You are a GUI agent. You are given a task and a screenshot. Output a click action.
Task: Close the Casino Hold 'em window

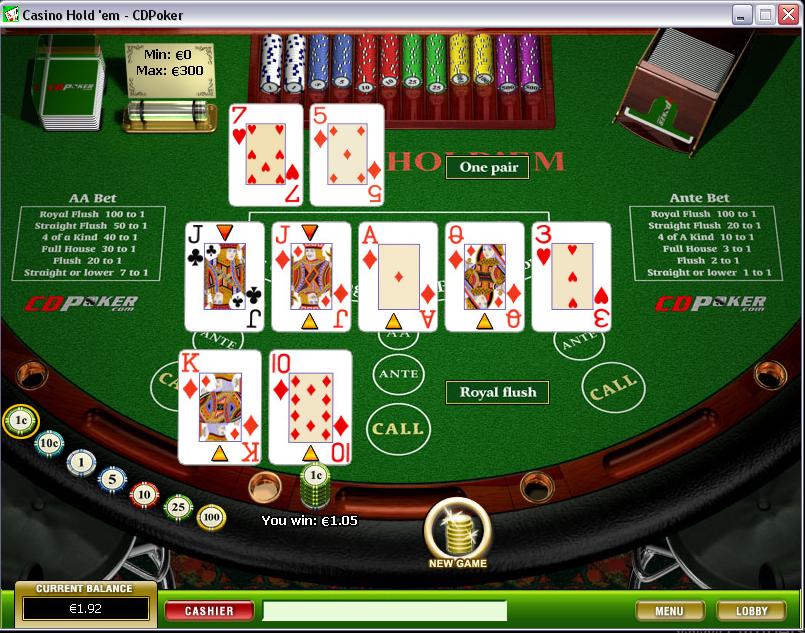click(788, 14)
